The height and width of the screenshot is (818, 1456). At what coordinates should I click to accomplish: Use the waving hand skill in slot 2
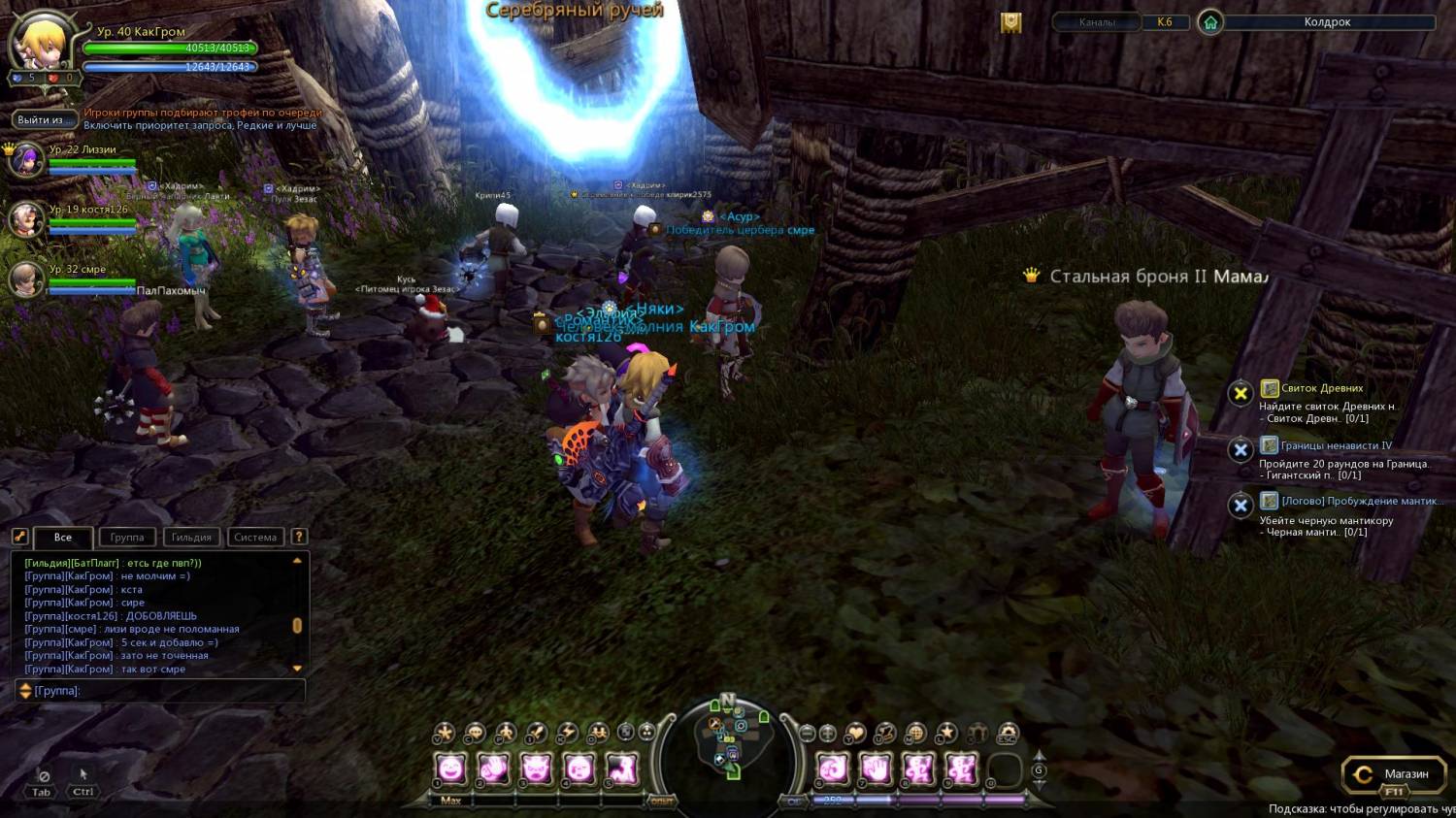pos(493,769)
